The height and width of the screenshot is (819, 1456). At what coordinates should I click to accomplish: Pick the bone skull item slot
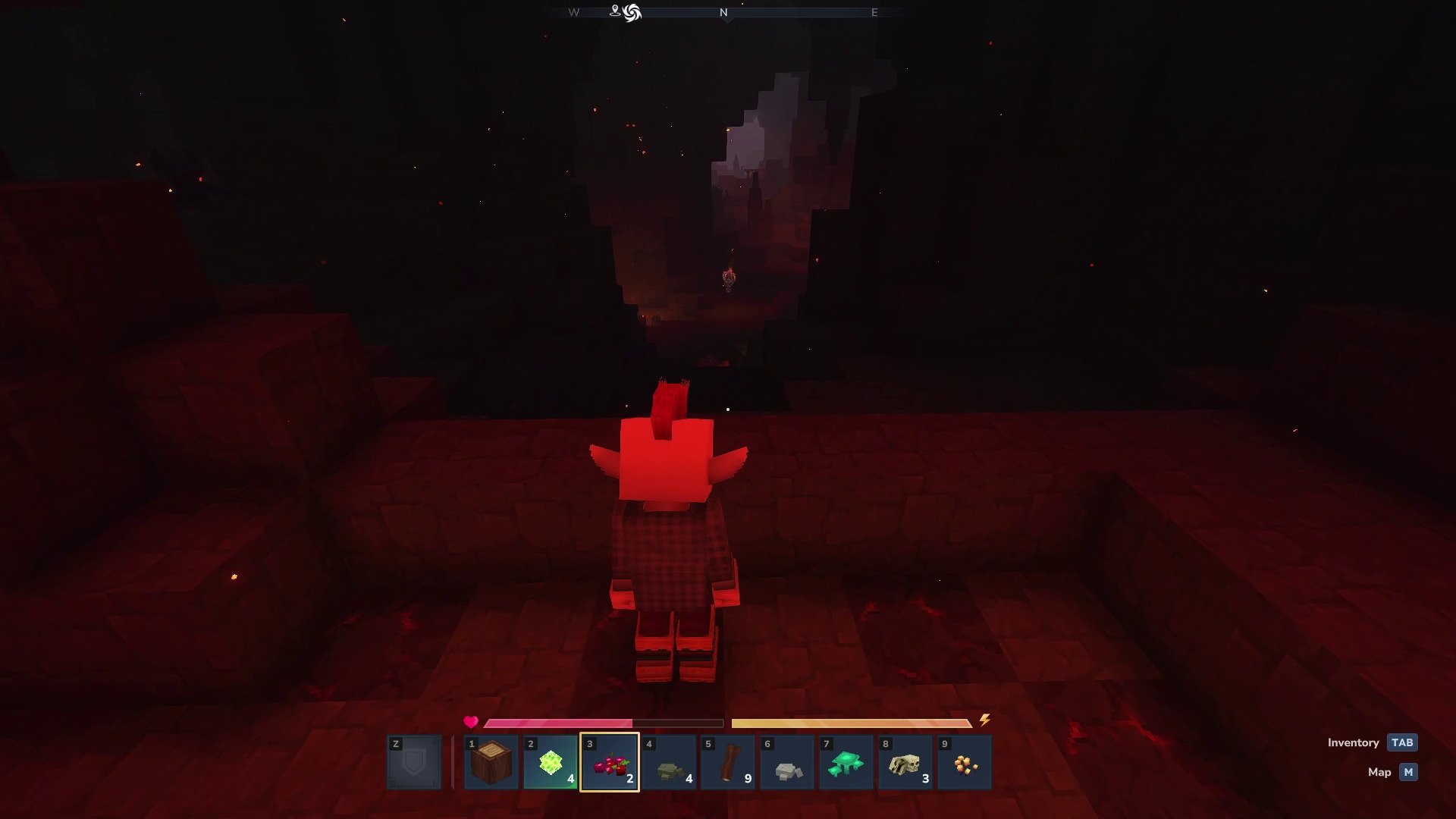tap(905, 762)
